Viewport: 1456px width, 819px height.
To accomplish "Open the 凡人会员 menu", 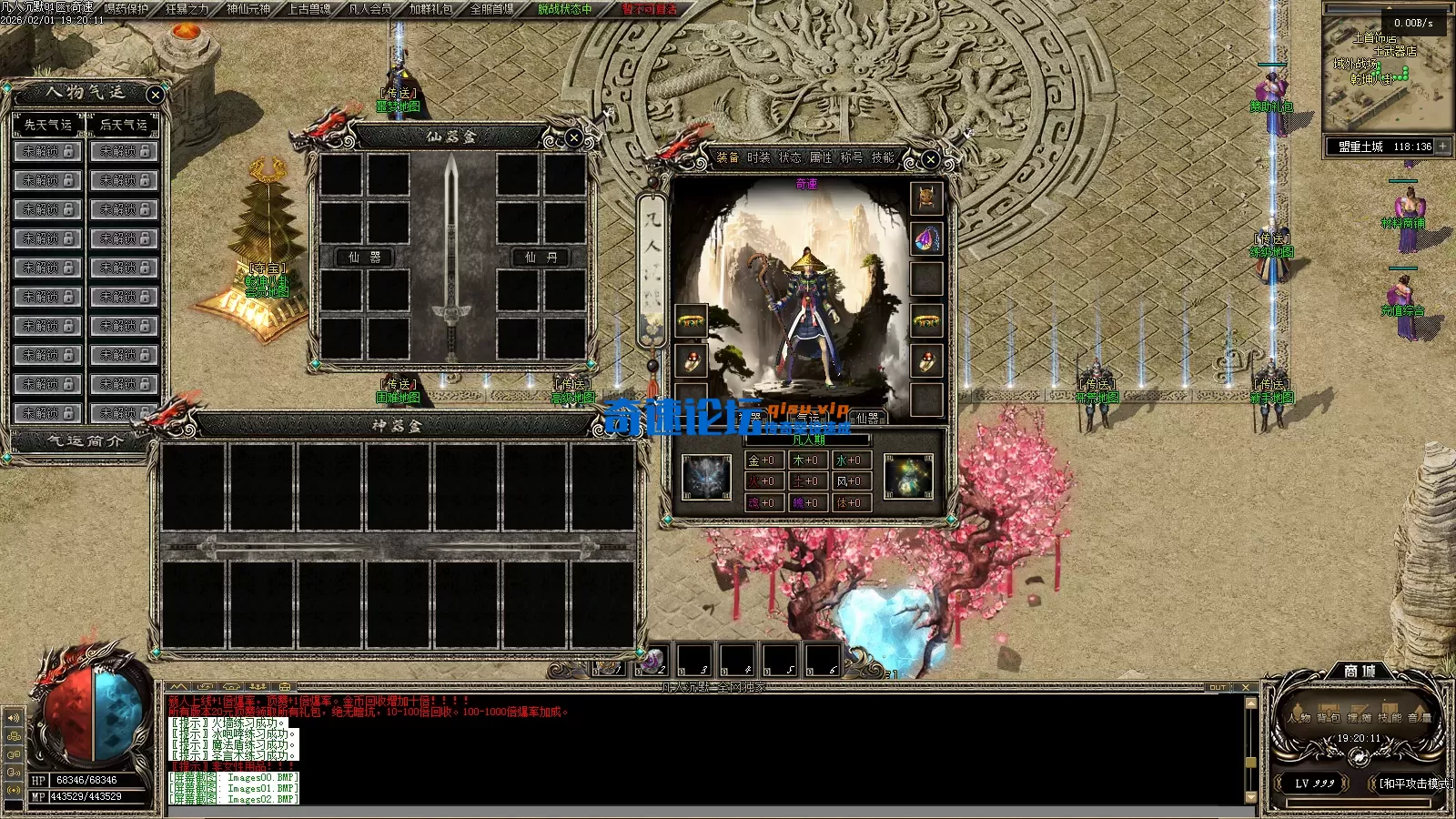I will [369, 9].
